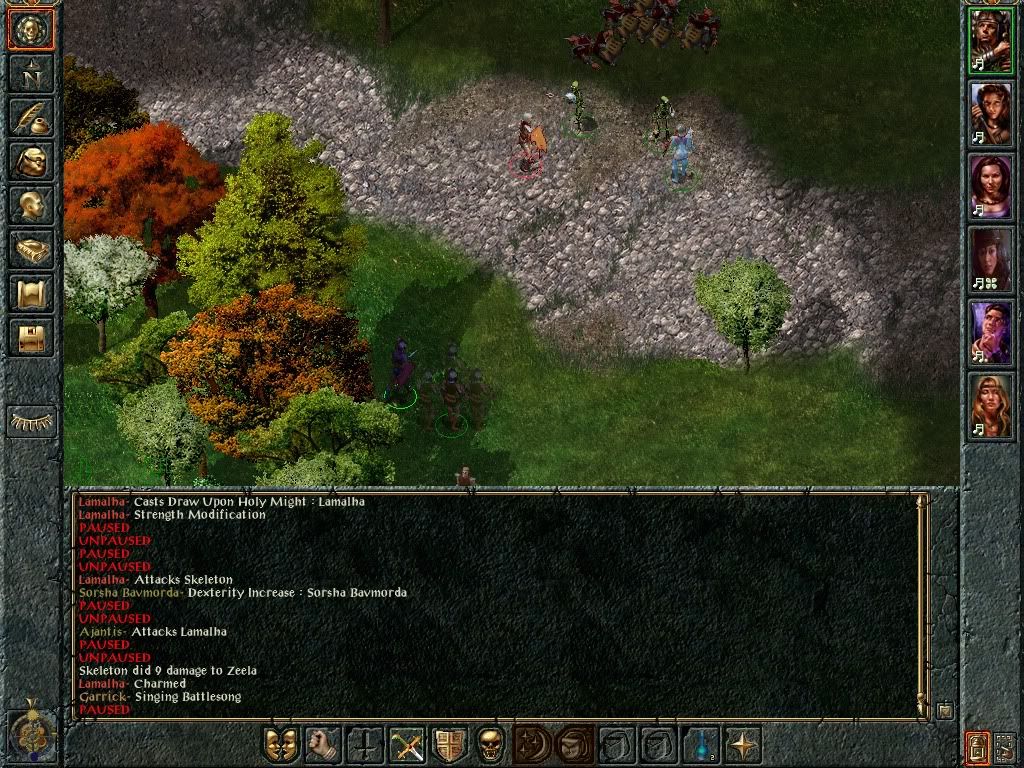
Task: Click the skull return-to-game button
Action: [31, 29]
